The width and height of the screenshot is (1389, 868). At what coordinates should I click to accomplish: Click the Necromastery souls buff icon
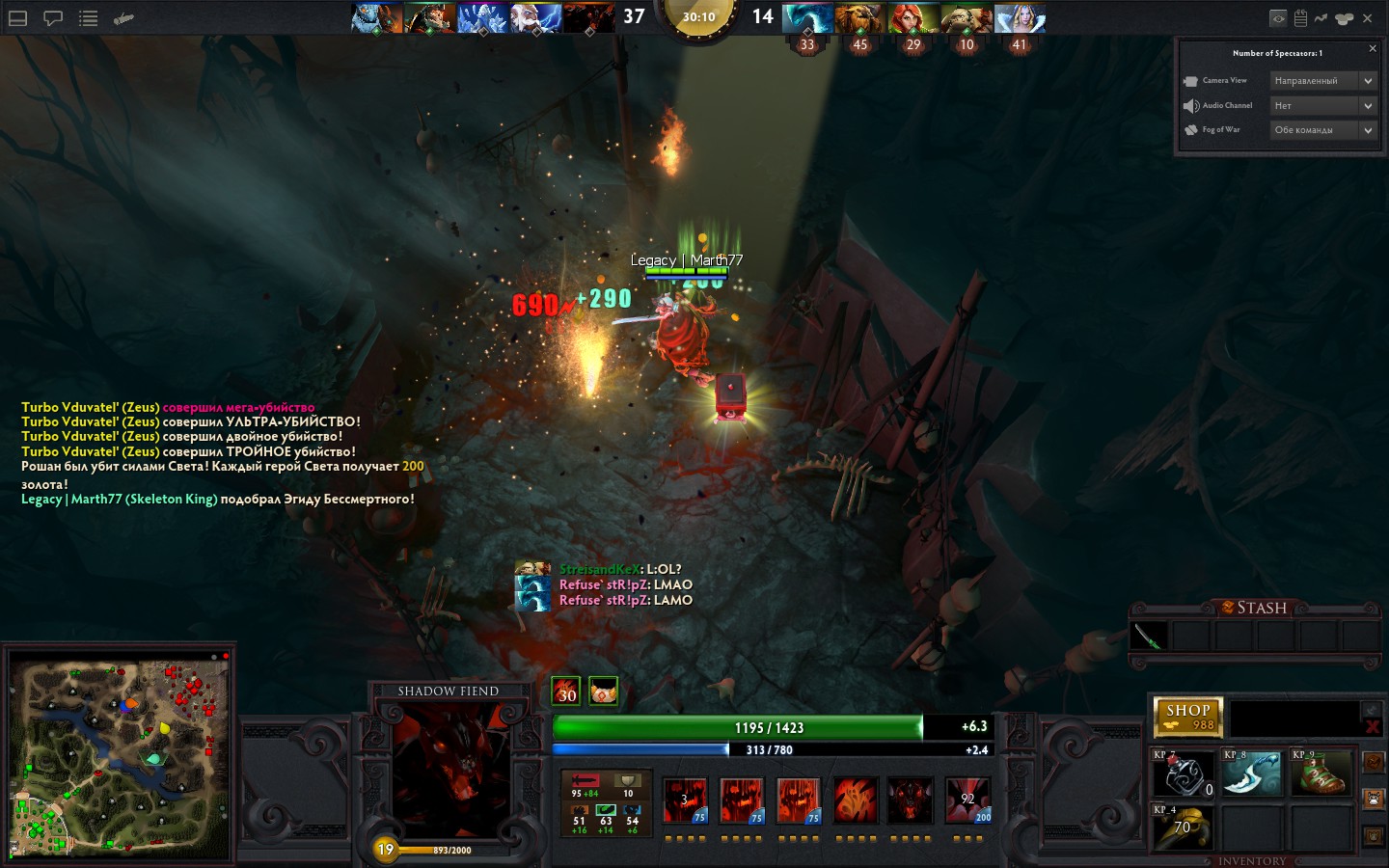[x=566, y=691]
